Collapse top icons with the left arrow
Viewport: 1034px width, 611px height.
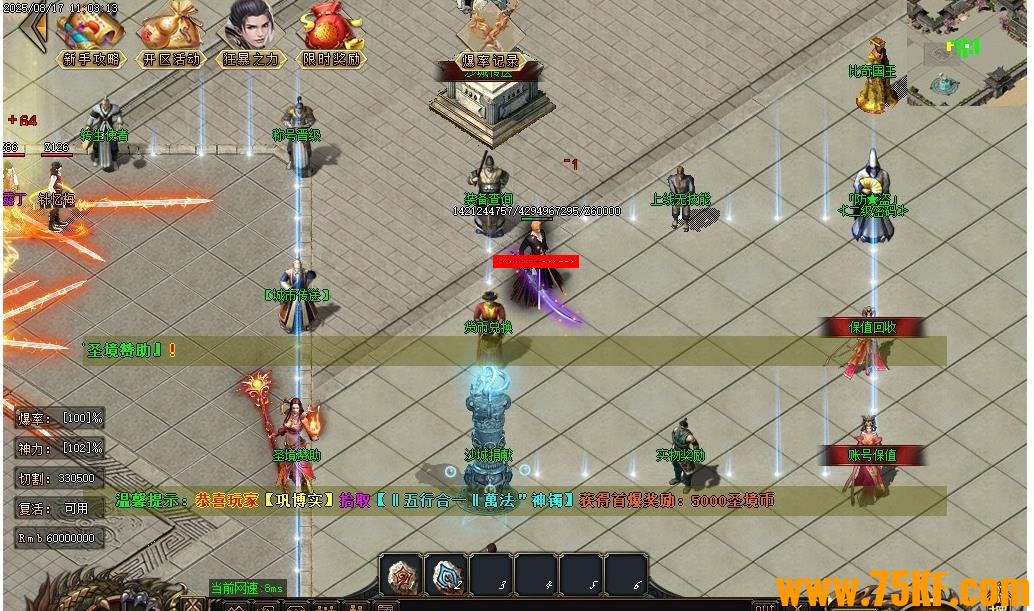[x=33, y=28]
